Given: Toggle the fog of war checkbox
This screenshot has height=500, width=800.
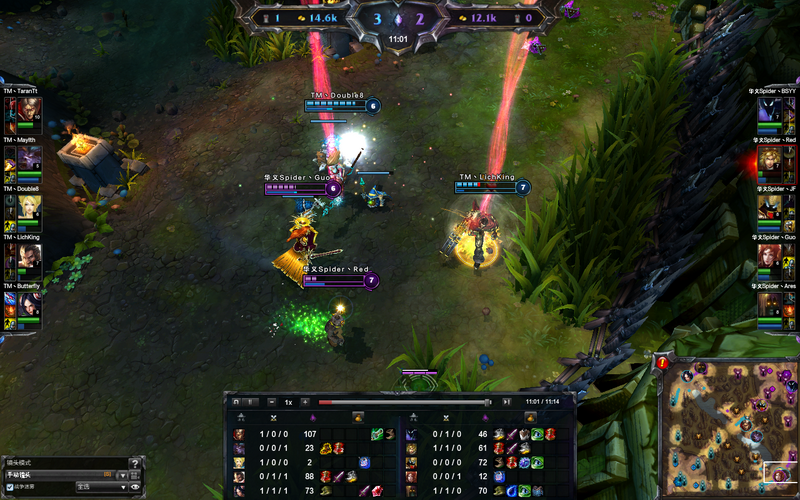Looking at the screenshot, I should (x=10, y=487).
